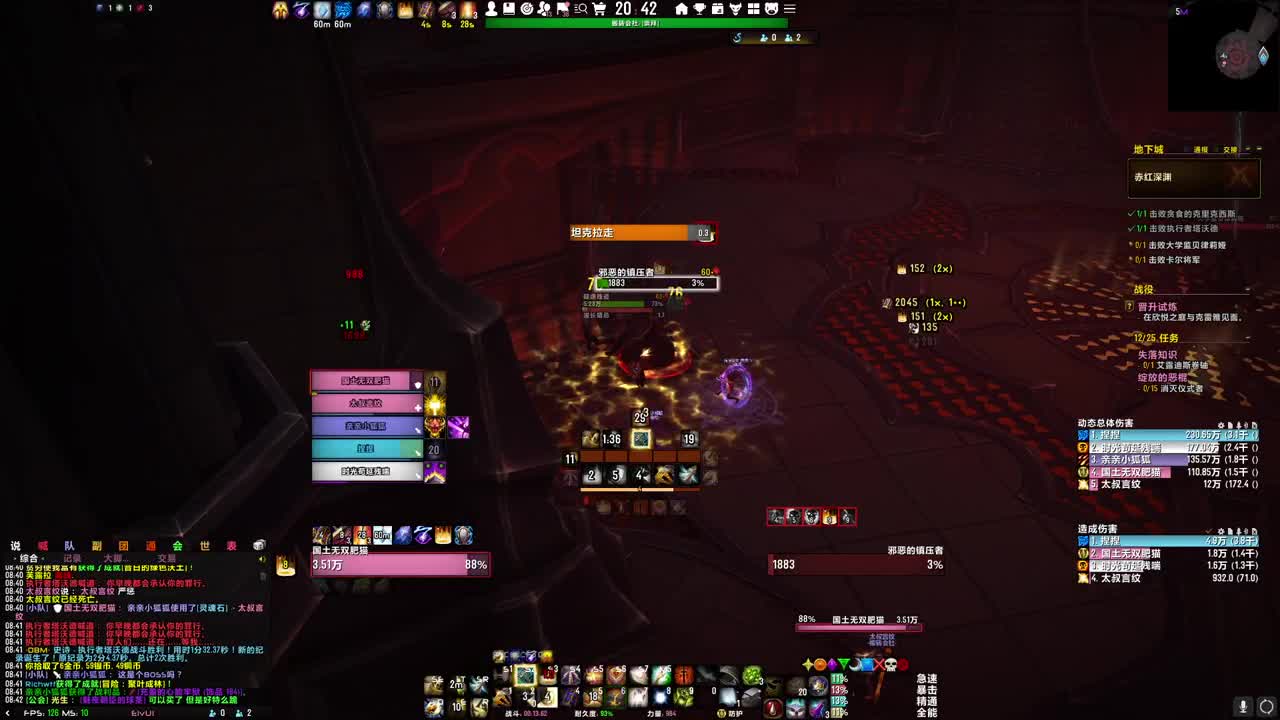Click the shopping cart store icon
Screen dimensions: 1280x720
(x=599, y=10)
